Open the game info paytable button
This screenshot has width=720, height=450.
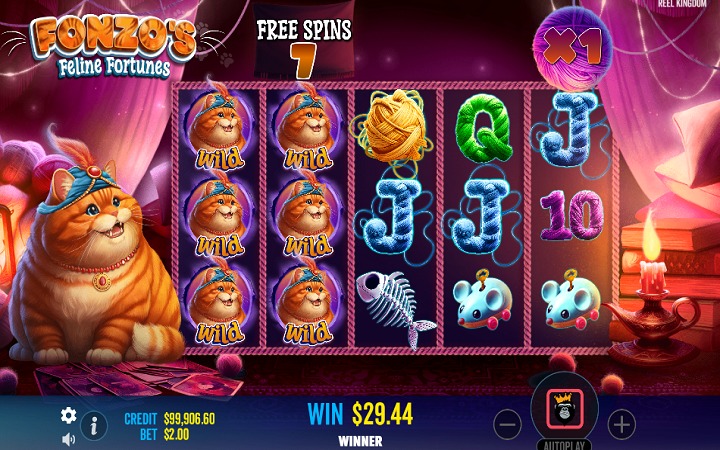coord(94,425)
